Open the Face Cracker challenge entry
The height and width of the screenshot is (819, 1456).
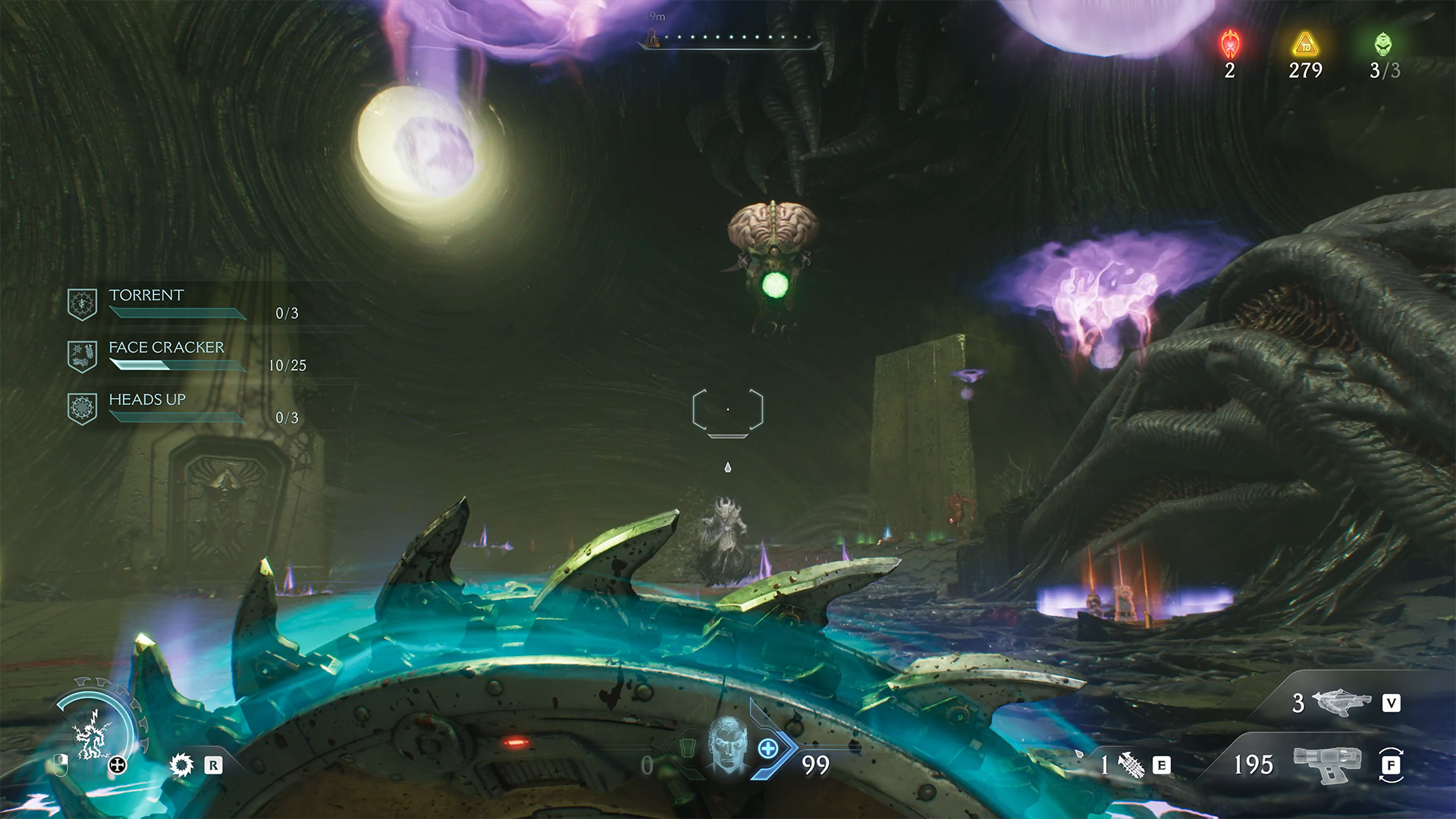tap(166, 348)
